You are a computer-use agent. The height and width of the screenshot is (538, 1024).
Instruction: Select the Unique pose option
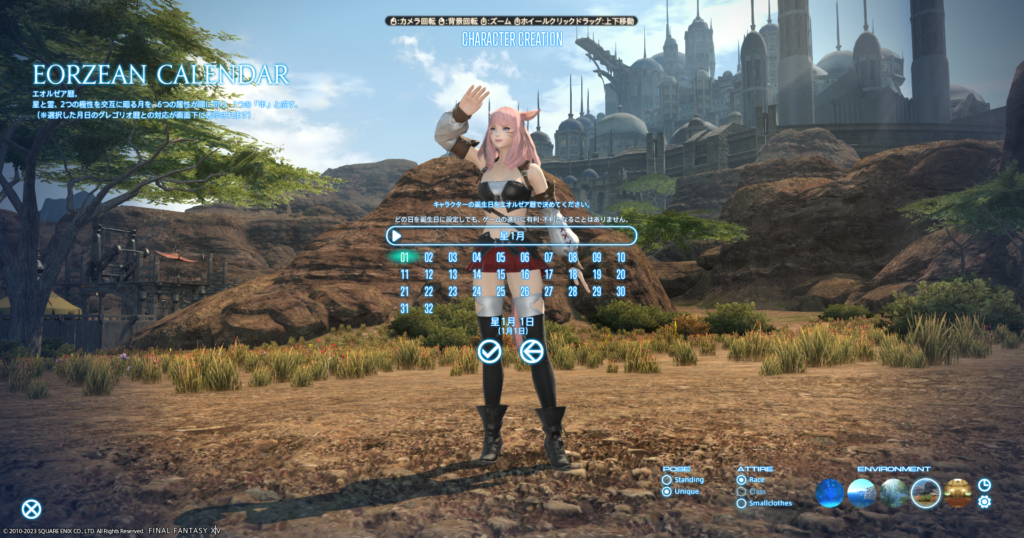(x=667, y=492)
